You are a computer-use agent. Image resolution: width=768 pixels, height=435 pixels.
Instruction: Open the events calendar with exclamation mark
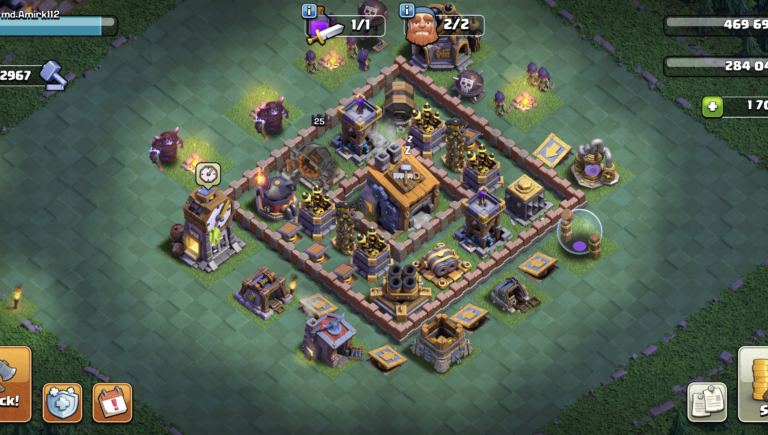[112, 402]
